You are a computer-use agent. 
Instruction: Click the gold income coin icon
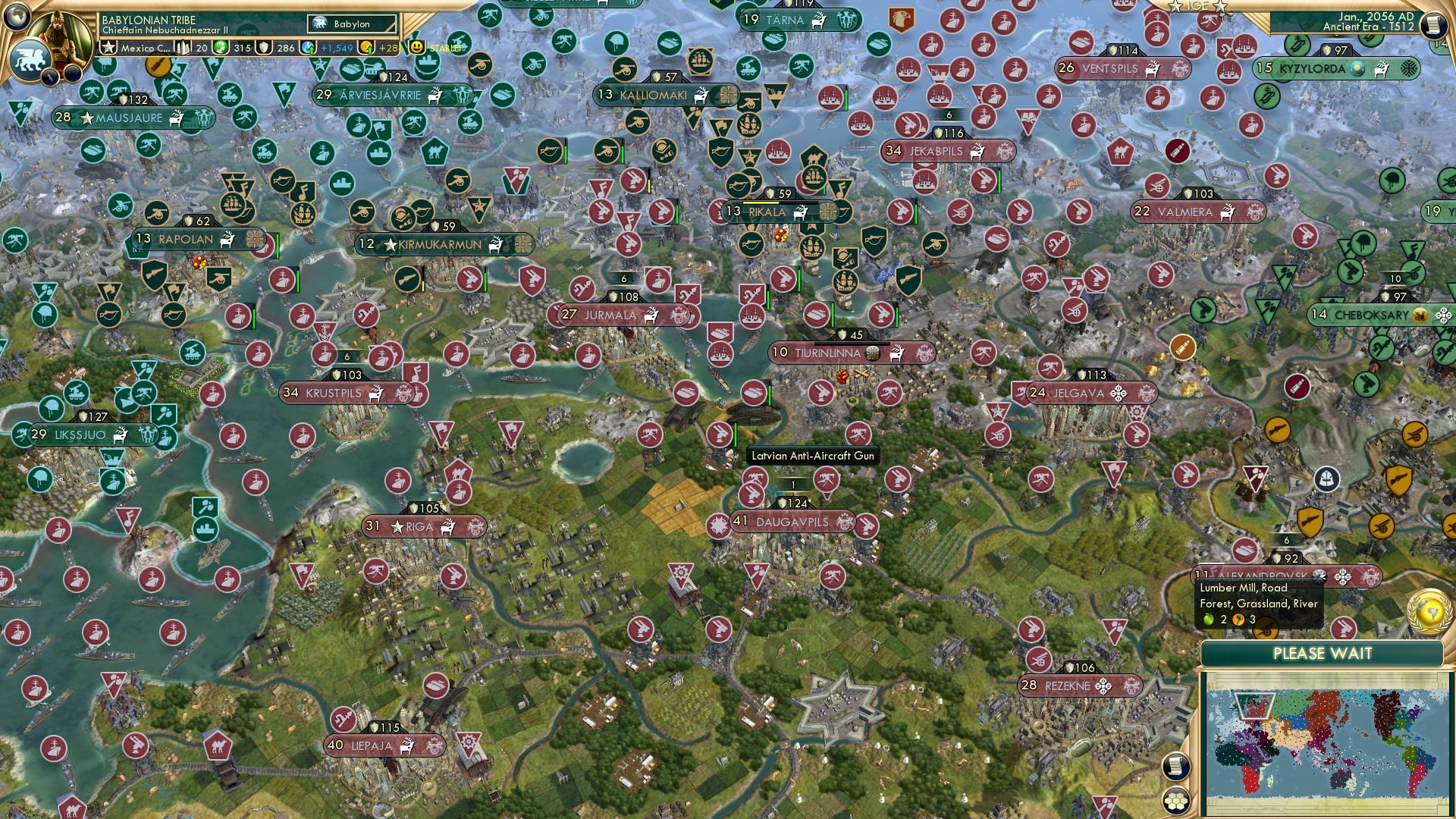click(x=368, y=47)
